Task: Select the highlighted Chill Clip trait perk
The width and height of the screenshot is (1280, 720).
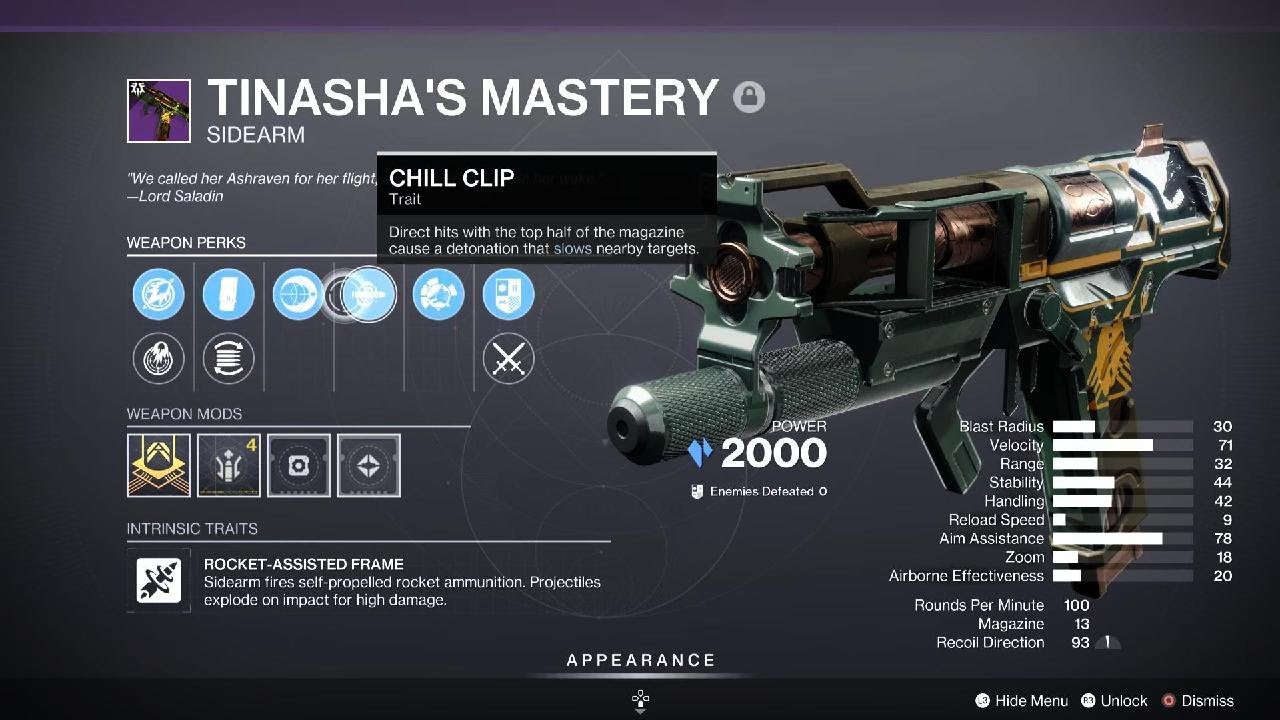Action: [368, 295]
